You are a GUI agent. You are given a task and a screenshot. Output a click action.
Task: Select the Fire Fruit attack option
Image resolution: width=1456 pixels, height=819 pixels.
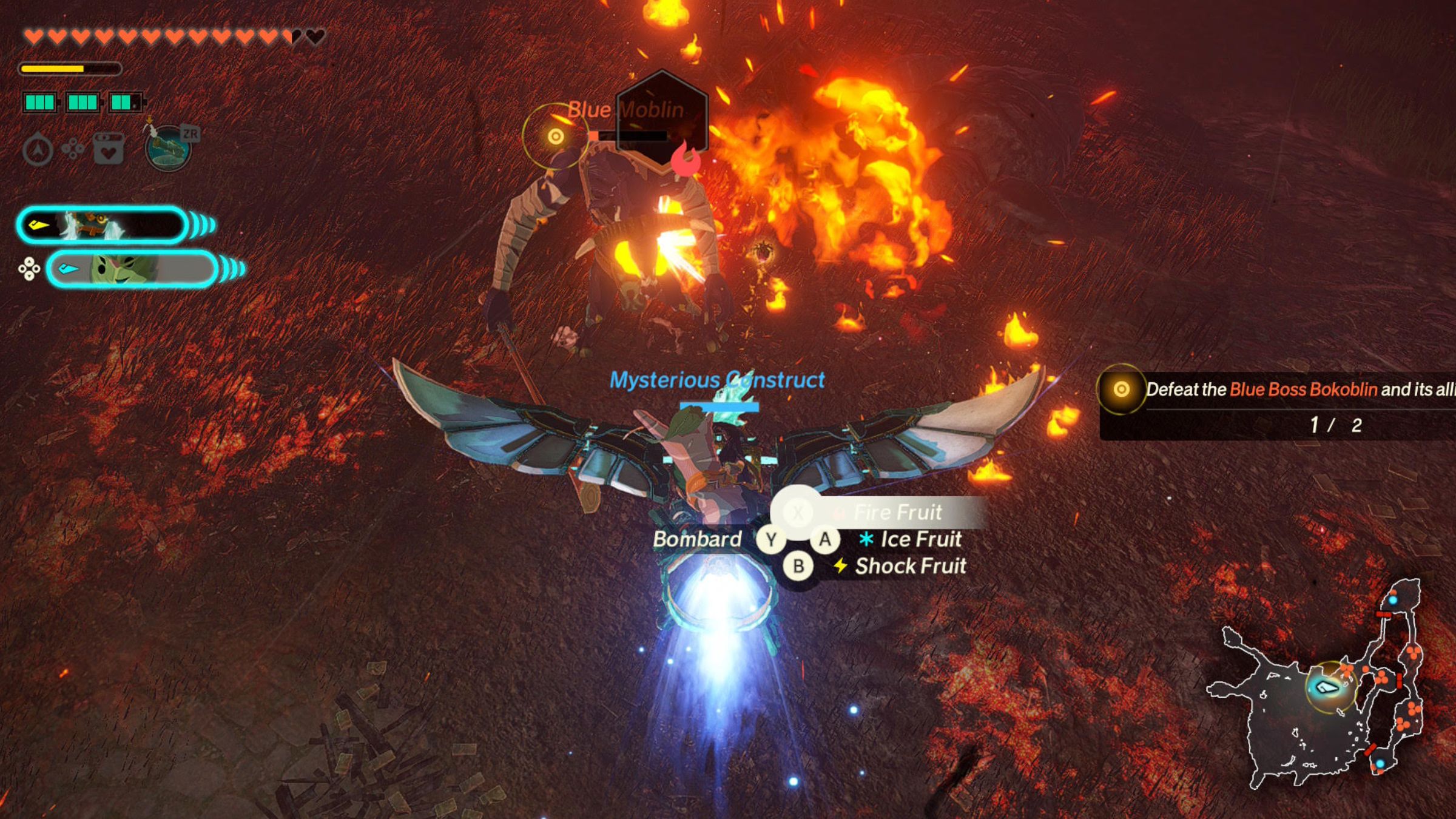pos(897,513)
